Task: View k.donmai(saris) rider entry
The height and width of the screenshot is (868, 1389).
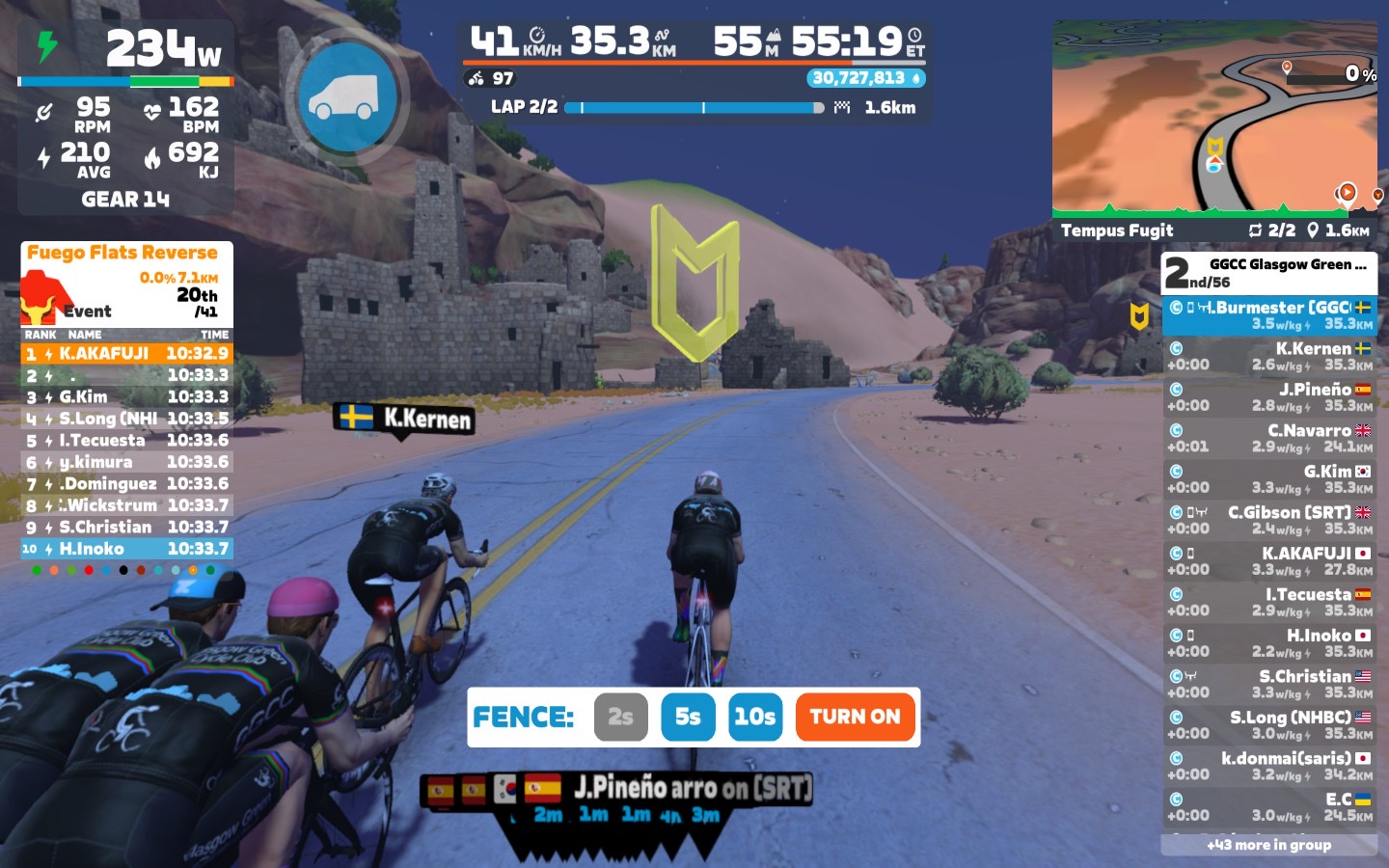Action: pos(1268,766)
